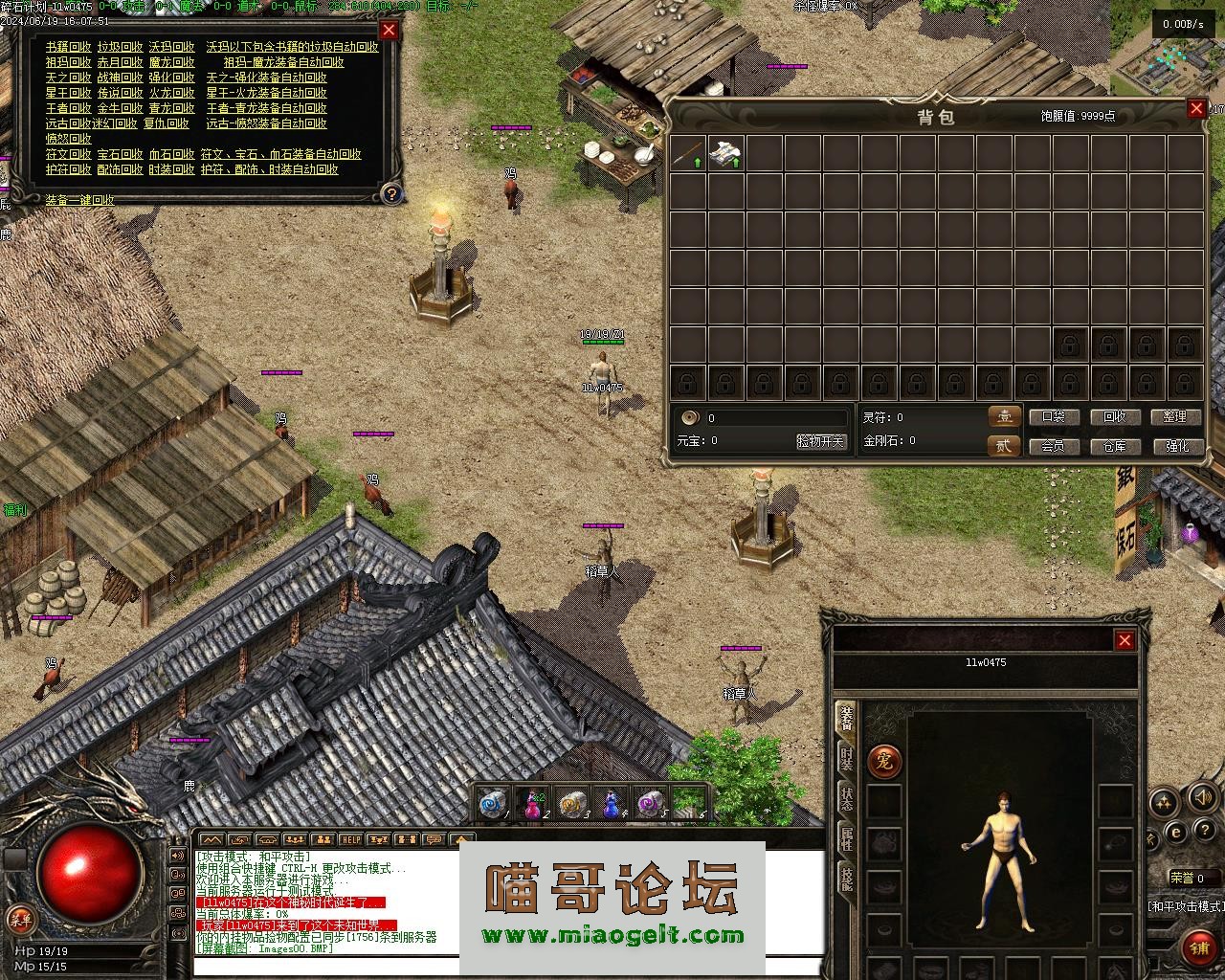Viewport: 1225px width, 980px height.
Task: Open the 会员 membership button
Action: 1053,446
